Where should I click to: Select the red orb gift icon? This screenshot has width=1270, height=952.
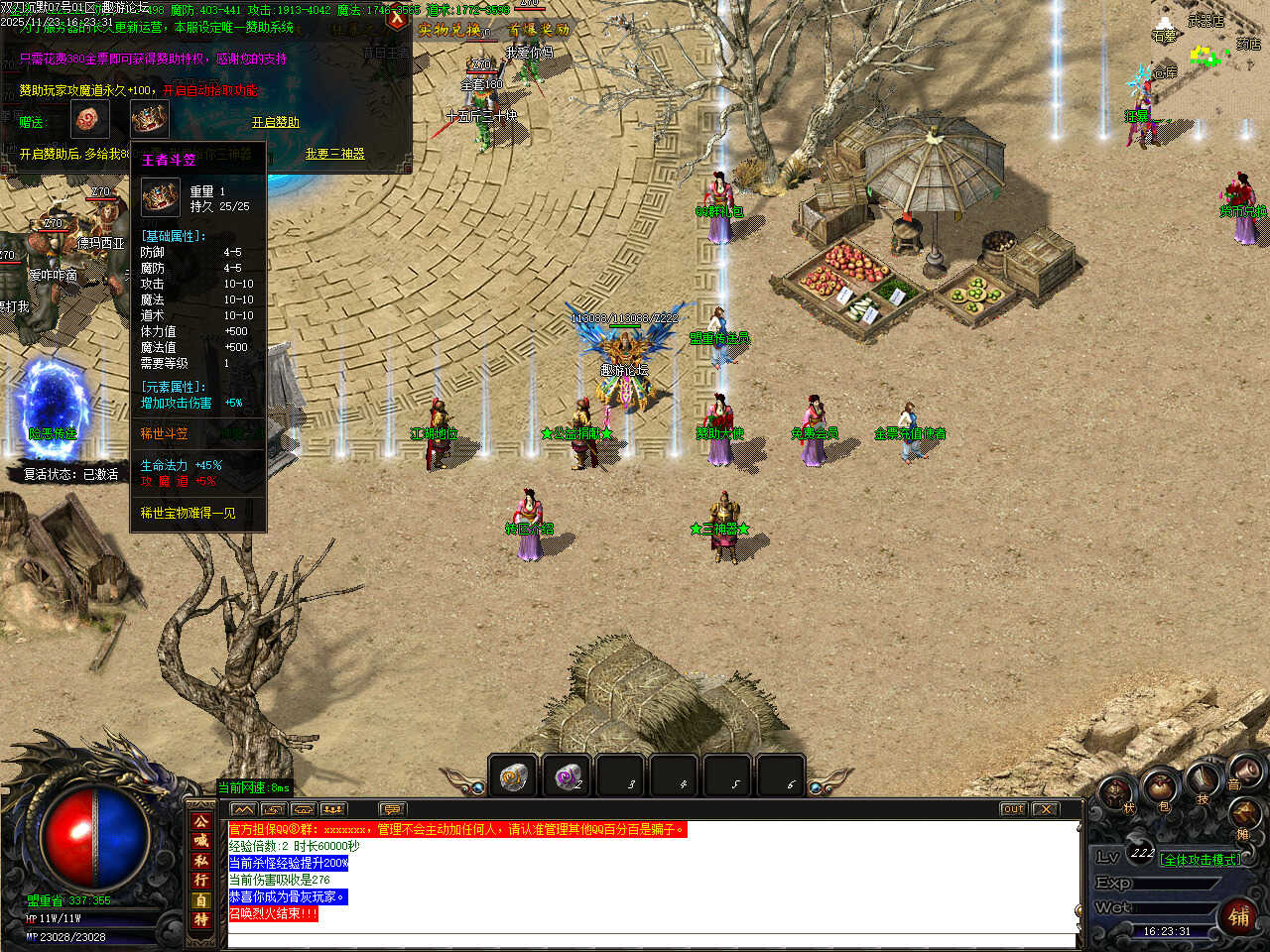click(x=88, y=120)
